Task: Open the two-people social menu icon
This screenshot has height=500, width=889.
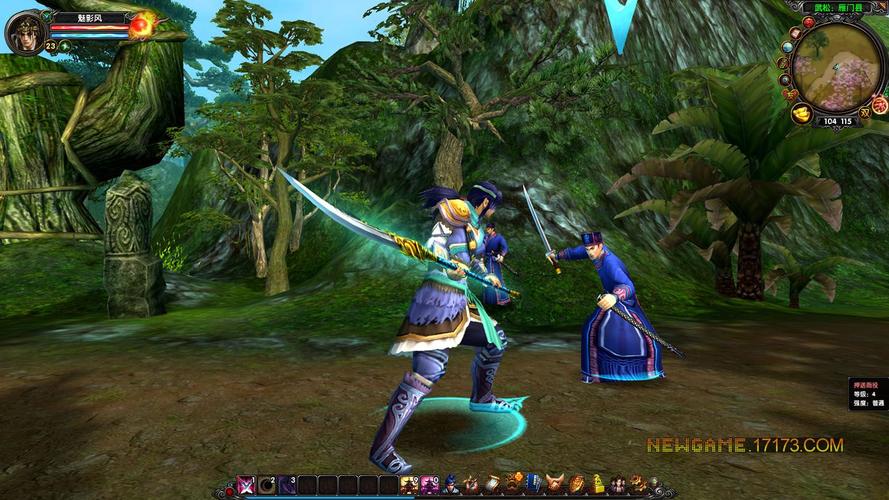Action: 618,485
